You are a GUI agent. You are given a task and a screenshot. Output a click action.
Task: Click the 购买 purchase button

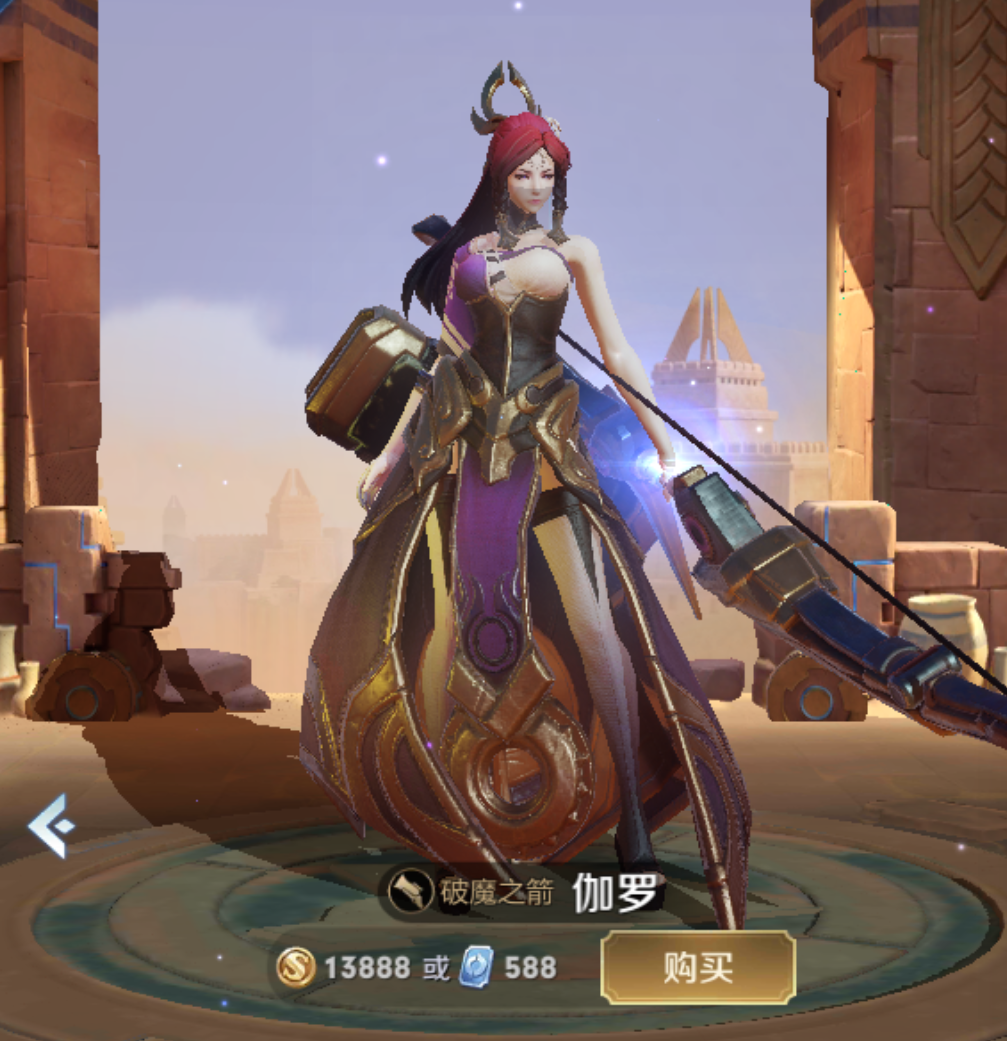[697, 967]
